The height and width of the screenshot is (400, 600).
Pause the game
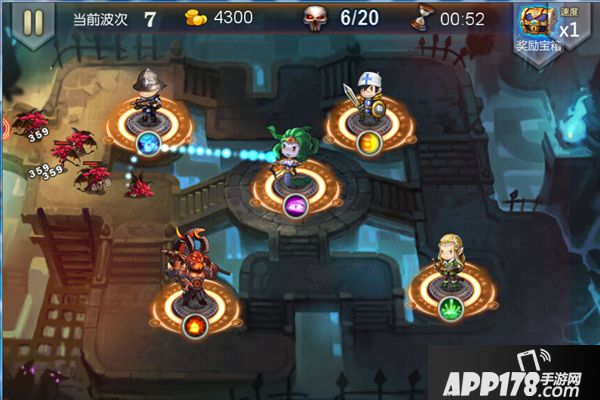(33, 22)
